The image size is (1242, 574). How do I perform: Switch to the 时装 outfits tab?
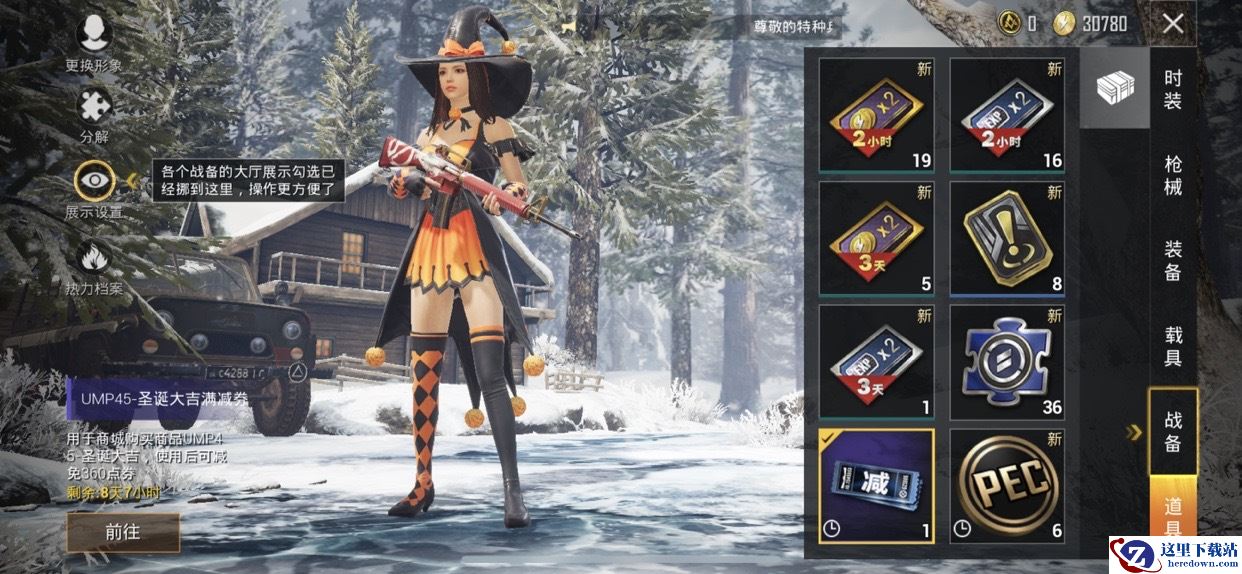click(x=1173, y=89)
